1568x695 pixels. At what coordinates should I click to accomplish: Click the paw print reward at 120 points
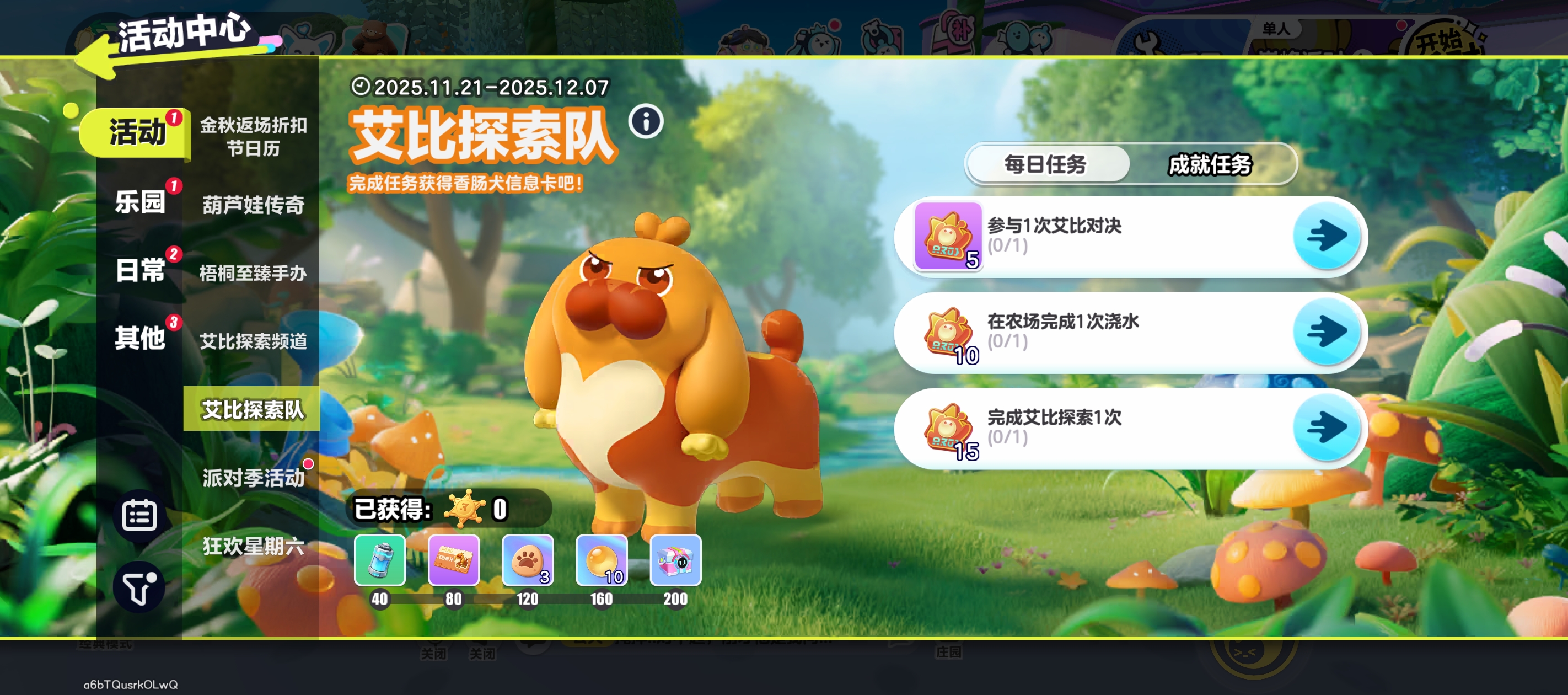click(527, 562)
